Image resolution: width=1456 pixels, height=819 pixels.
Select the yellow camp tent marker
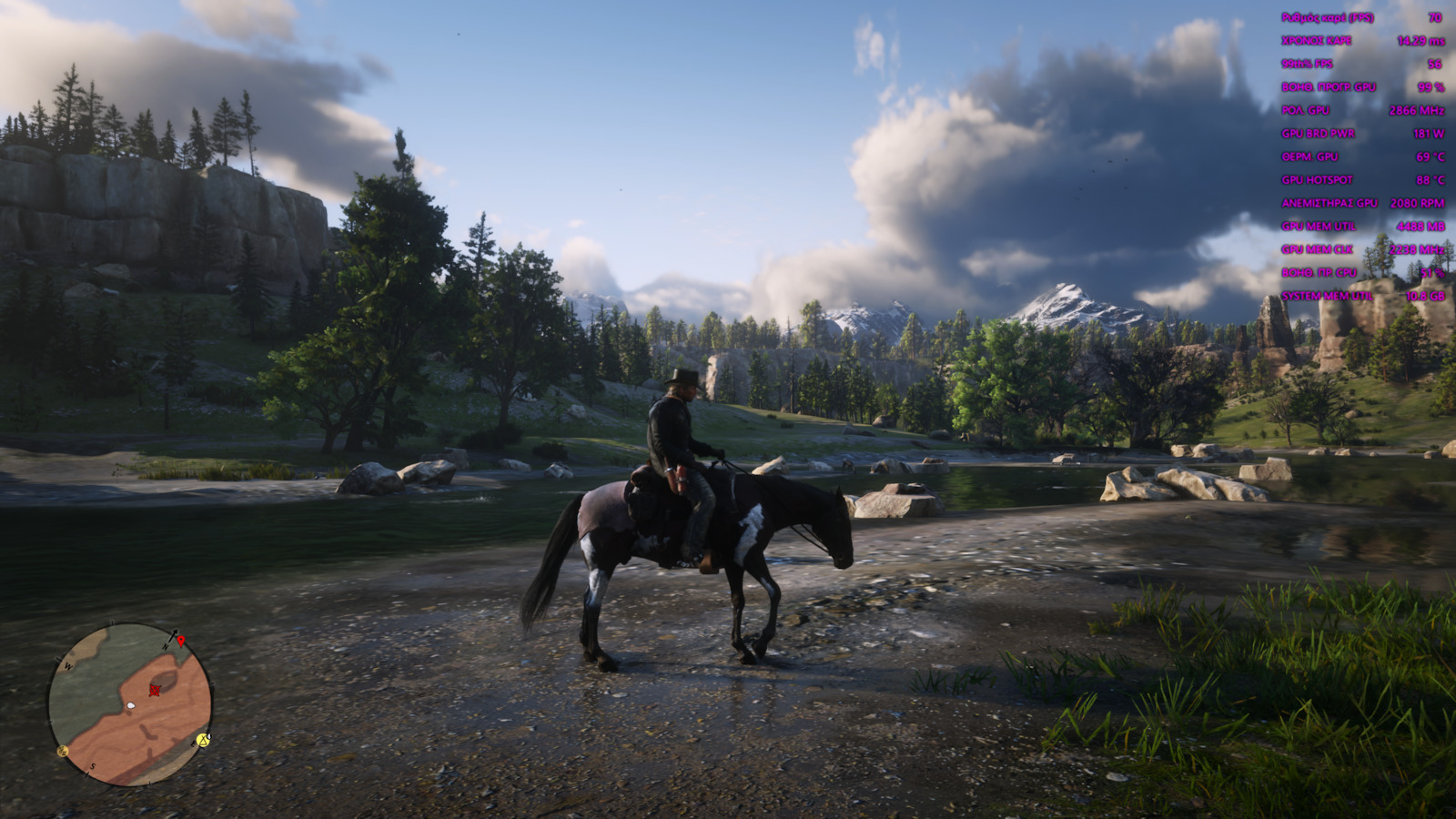(x=204, y=740)
